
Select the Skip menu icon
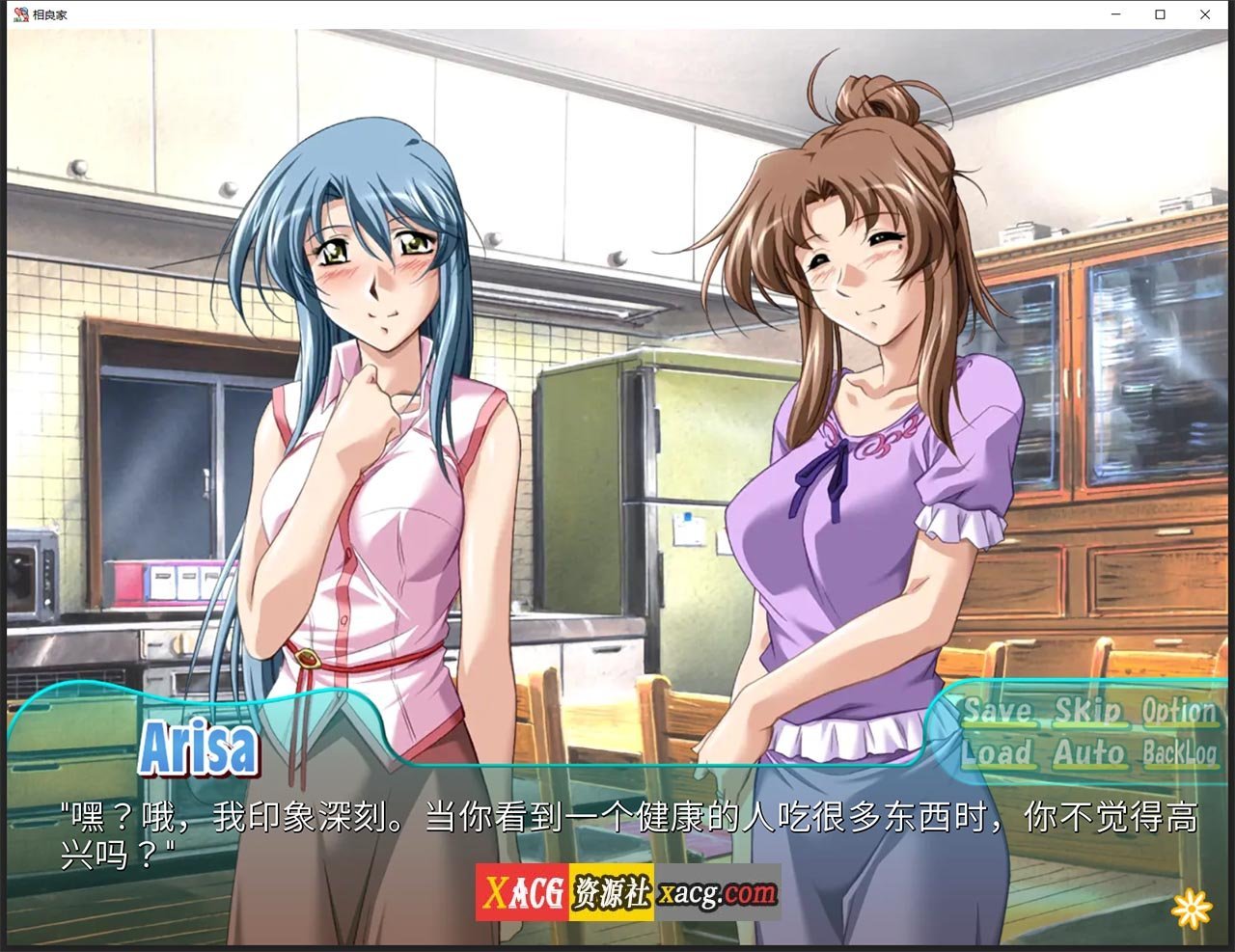click(x=1090, y=712)
